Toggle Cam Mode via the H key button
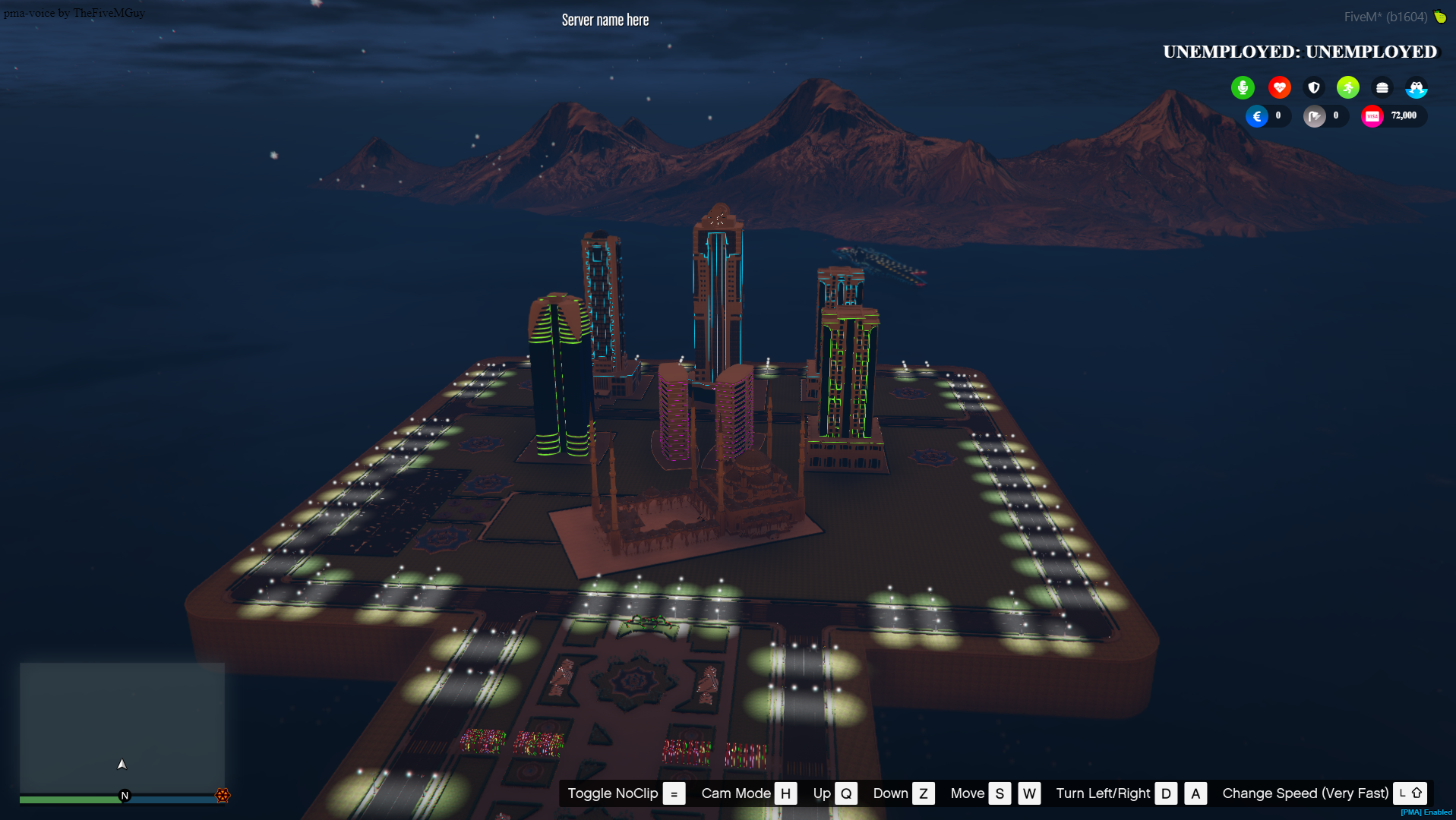 pyautogui.click(x=786, y=793)
